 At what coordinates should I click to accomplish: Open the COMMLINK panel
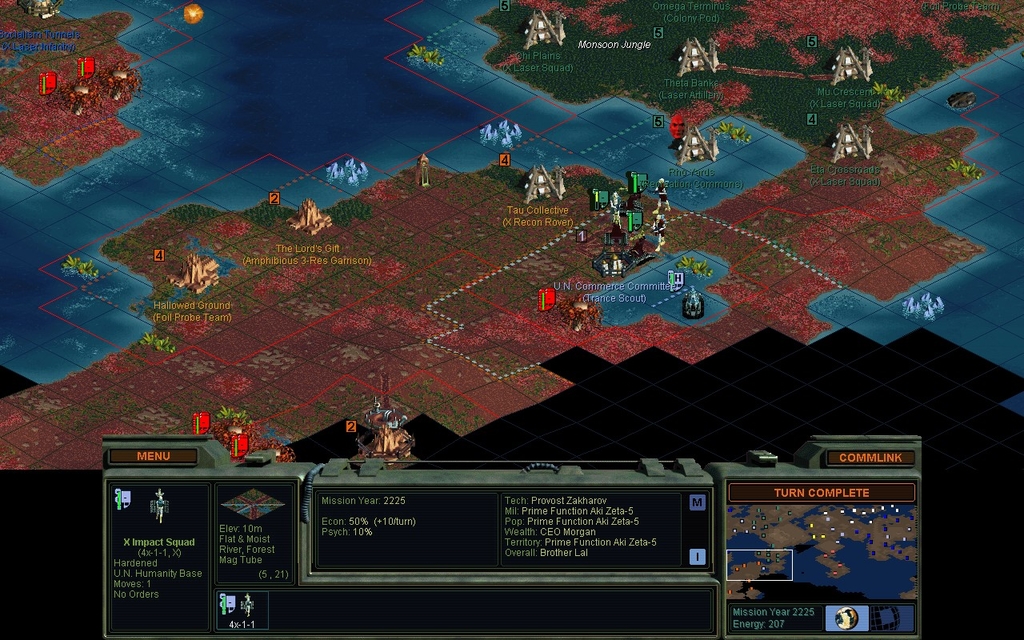[870, 457]
